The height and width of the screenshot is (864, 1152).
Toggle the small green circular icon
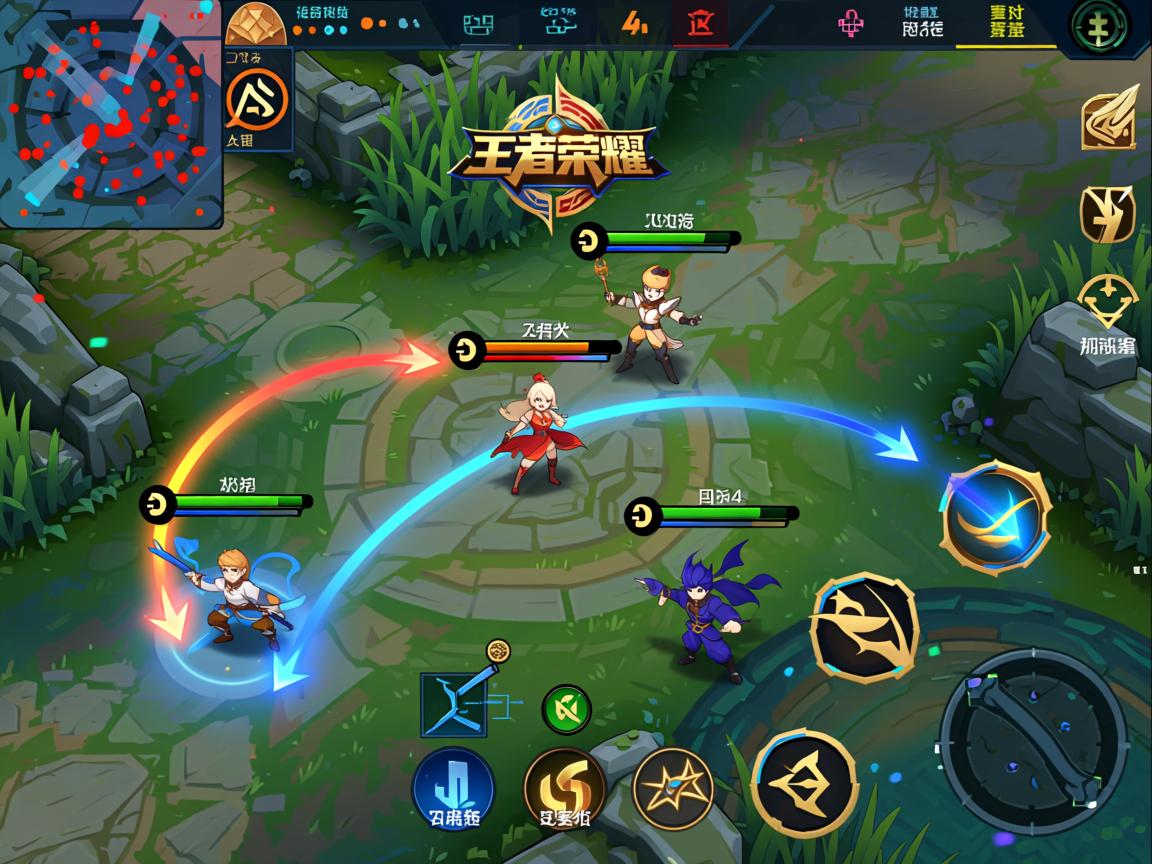click(x=566, y=709)
